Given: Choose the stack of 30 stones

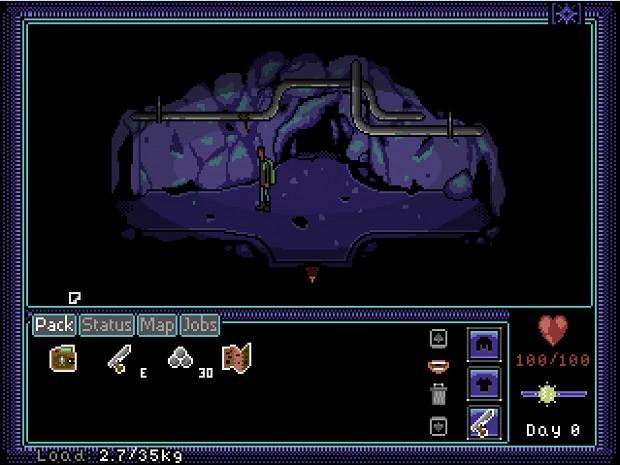Looking at the screenshot, I should click(x=181, y=359).
